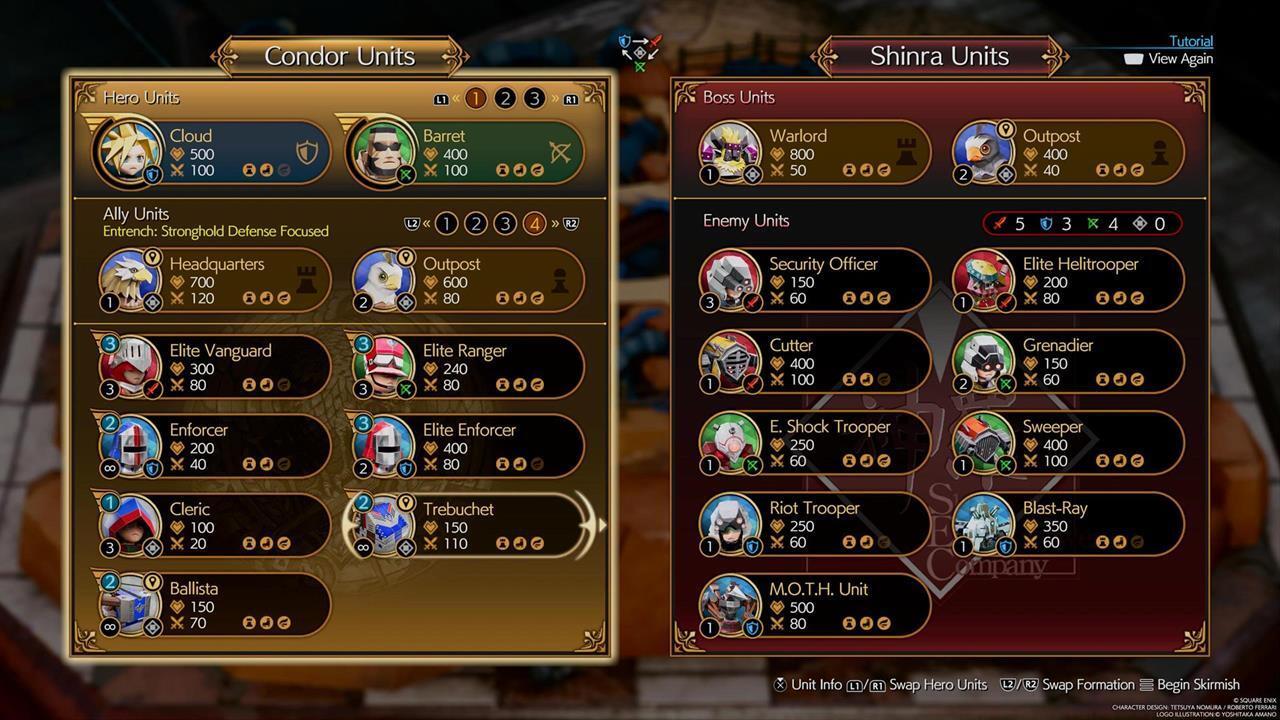Click the green crossbow icon showing 4 enemy units
This screenshot has height=720, width=1280.
point(1091,223)
